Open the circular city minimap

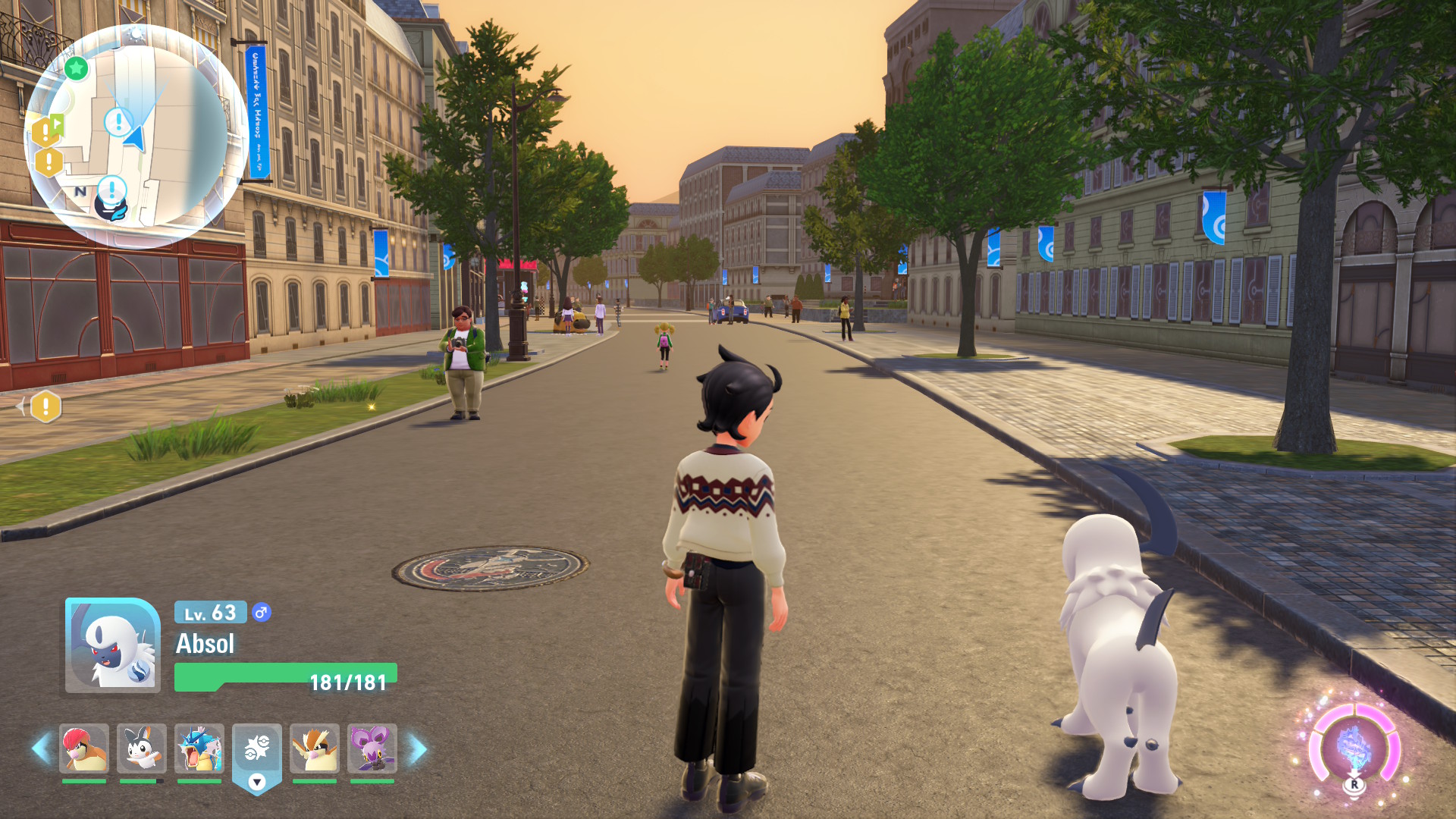136,136
